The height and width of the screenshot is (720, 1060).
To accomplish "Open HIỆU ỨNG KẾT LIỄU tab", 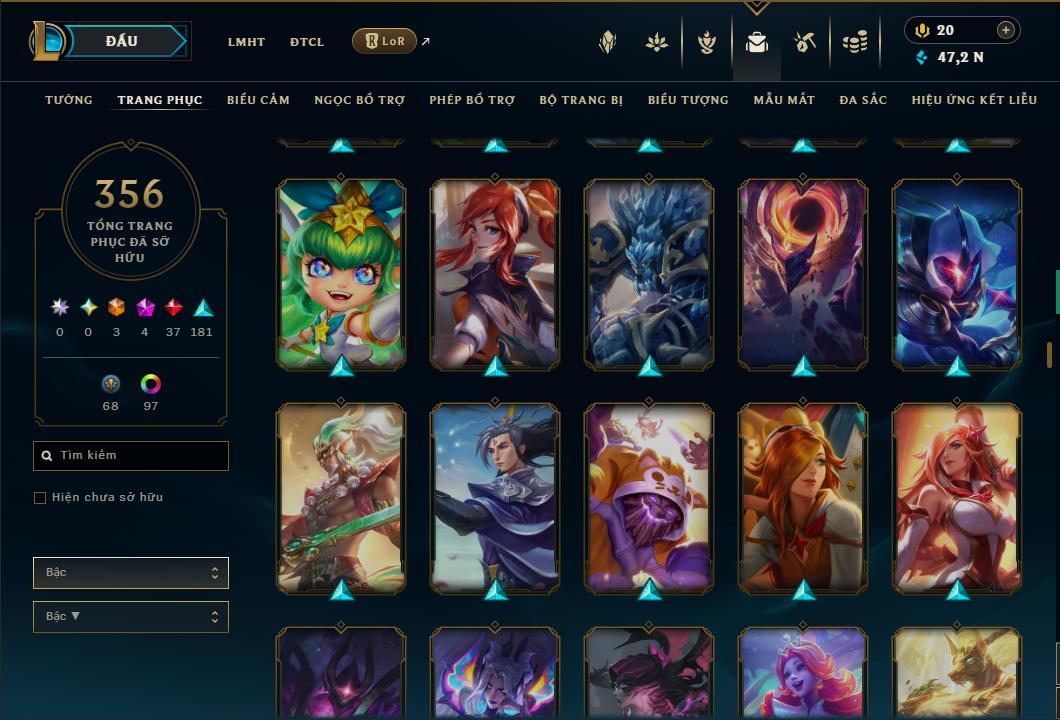I will (x=974, y=100).
